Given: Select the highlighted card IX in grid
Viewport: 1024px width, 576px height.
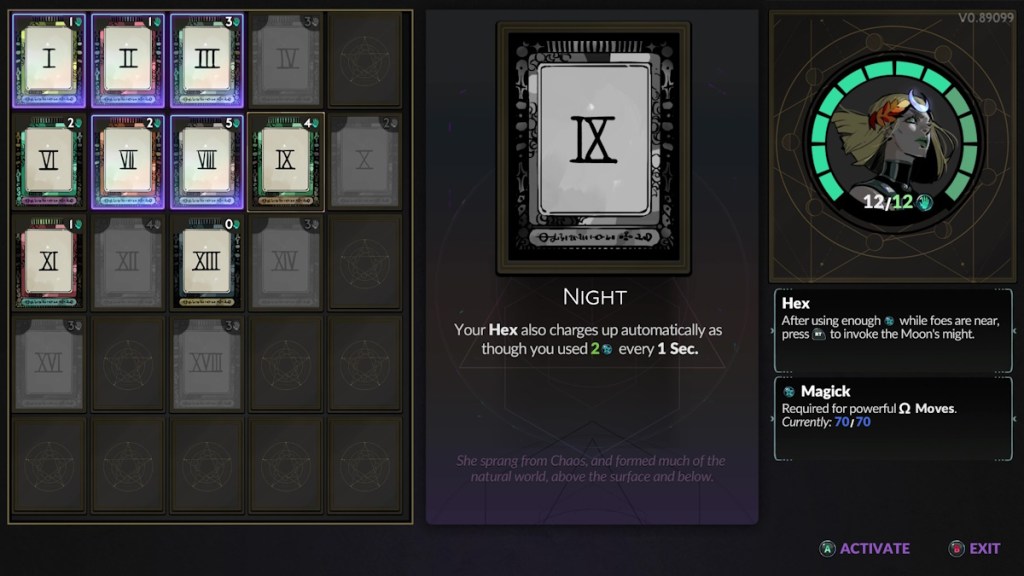Looking at the screenshot, I should [286, 160].
